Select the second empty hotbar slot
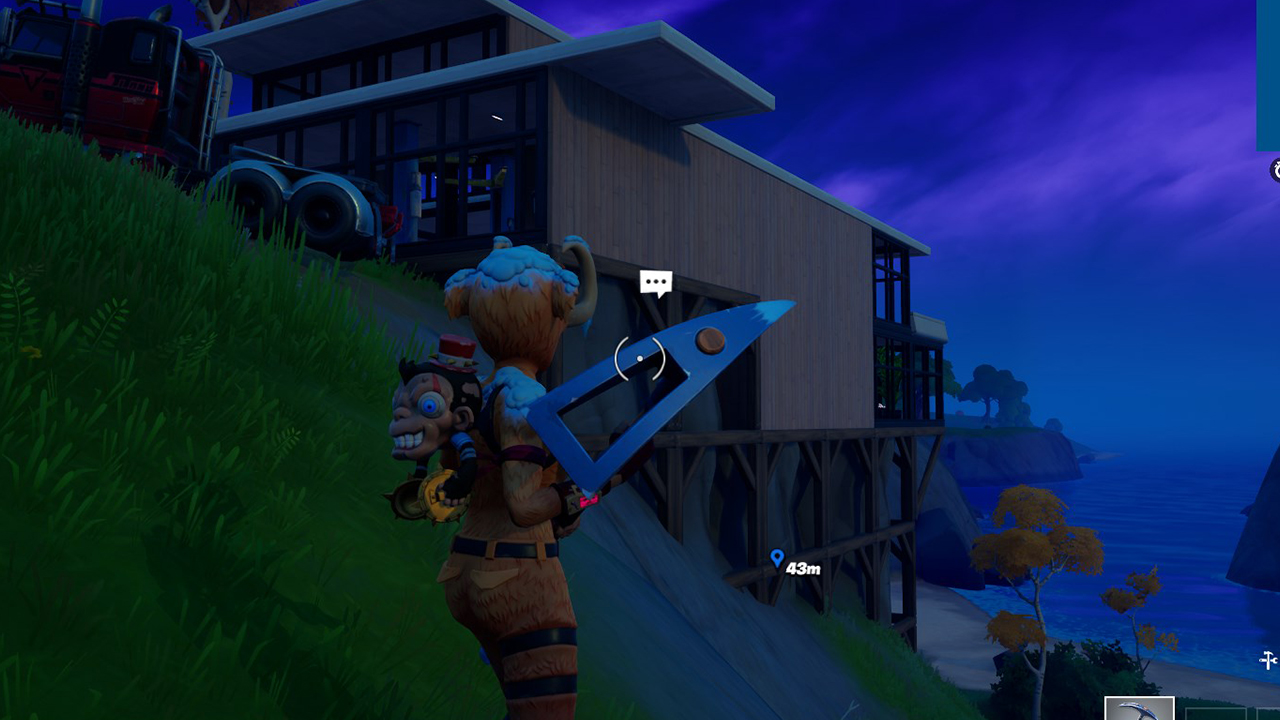 pos(1268,714)
